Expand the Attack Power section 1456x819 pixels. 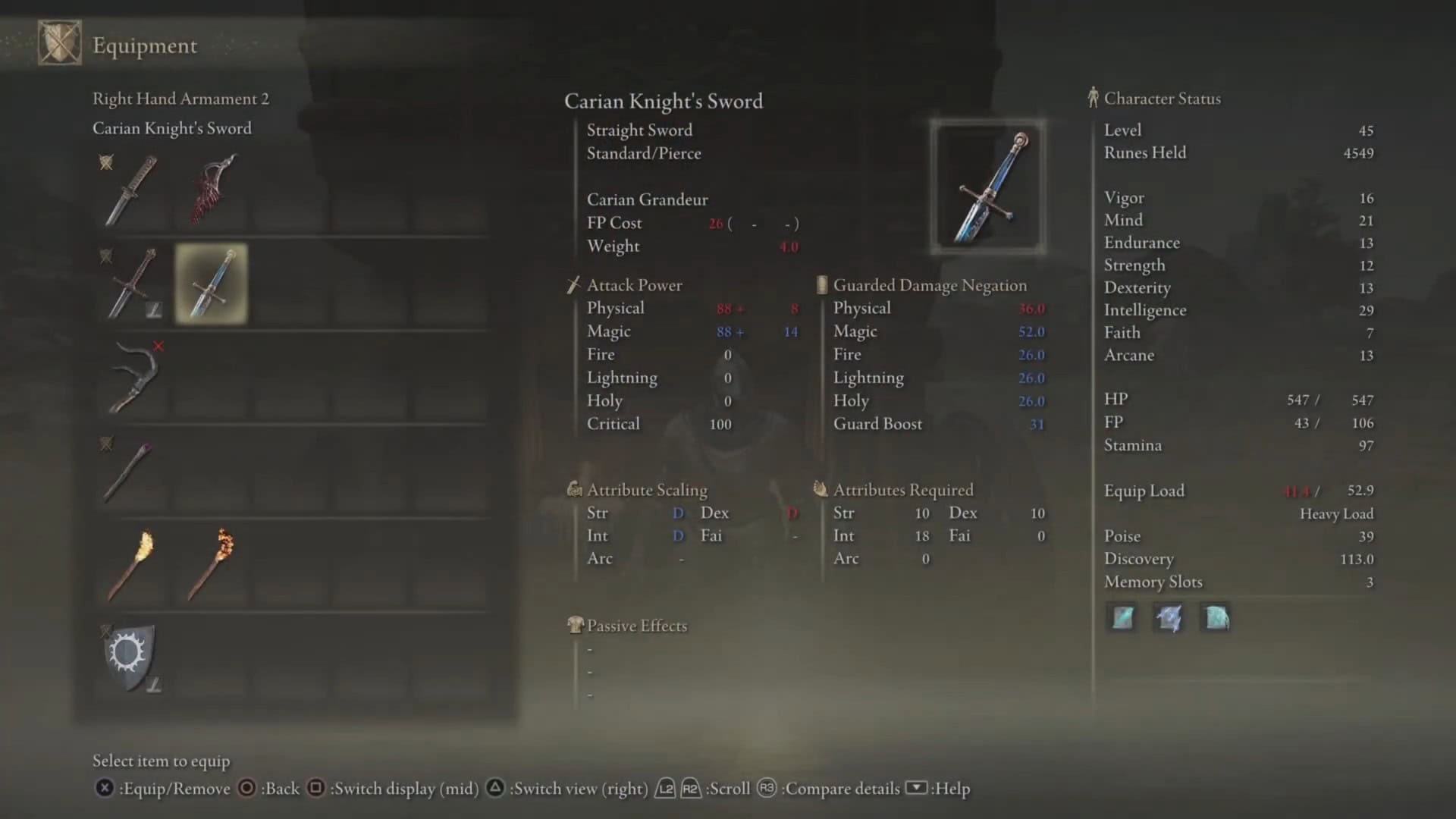634,285
